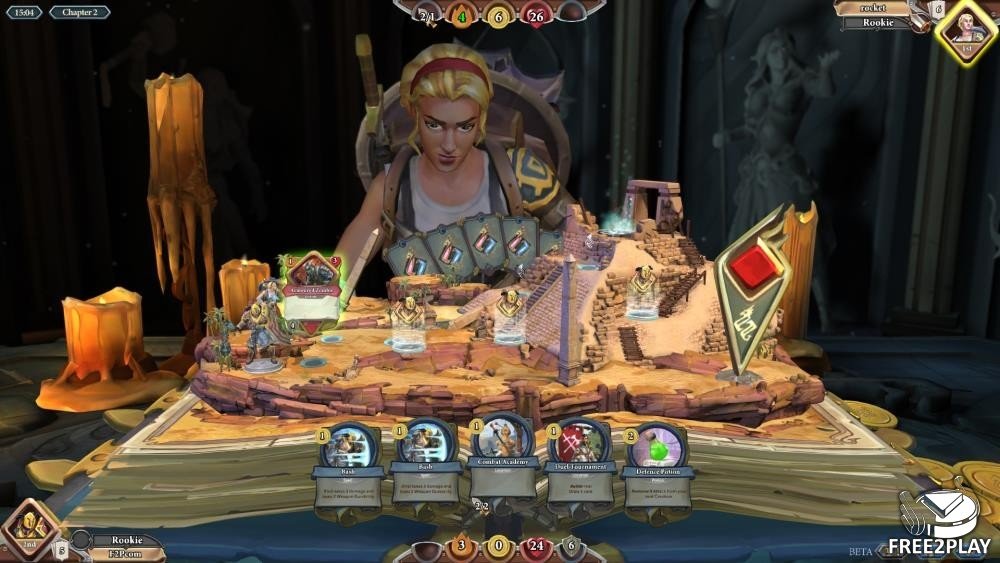
Task: Select the glowing green card on the board
Action: click(x=311, y=292)
